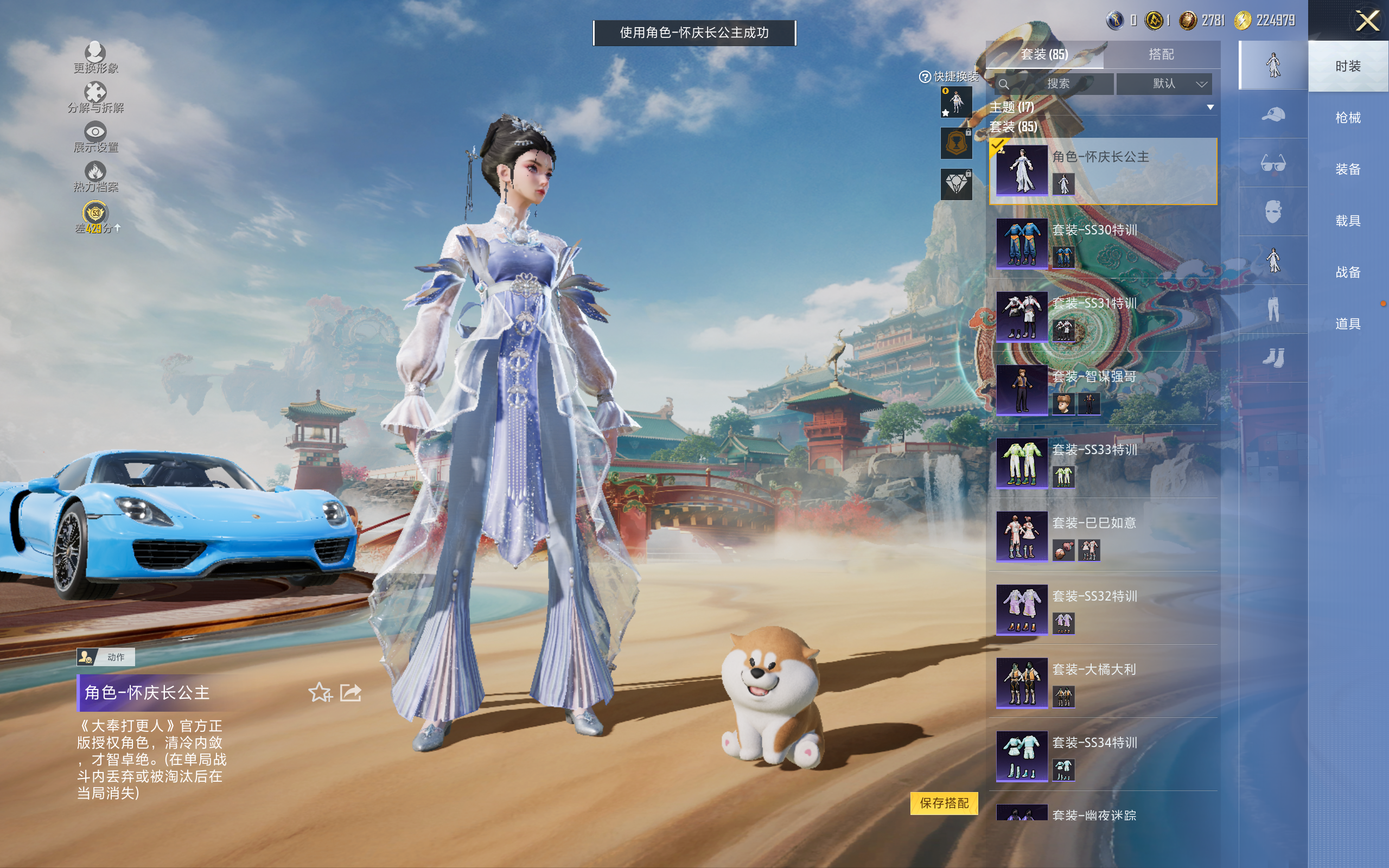Open the 默认 sort dropdown
Viewport: 1389px width, 868px height.
tap(1164, 84)
